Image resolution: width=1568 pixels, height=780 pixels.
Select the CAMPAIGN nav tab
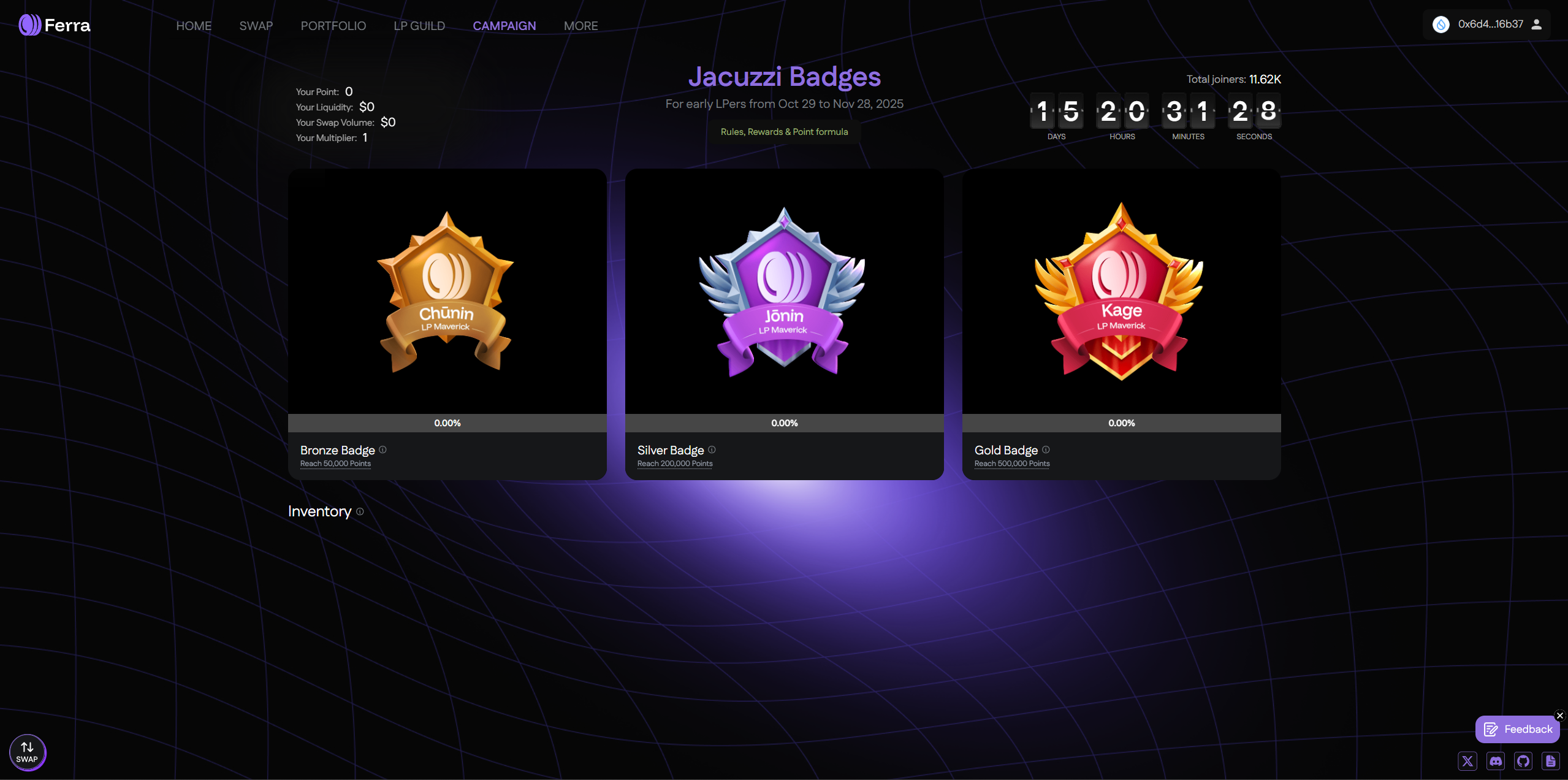point(504,26)
